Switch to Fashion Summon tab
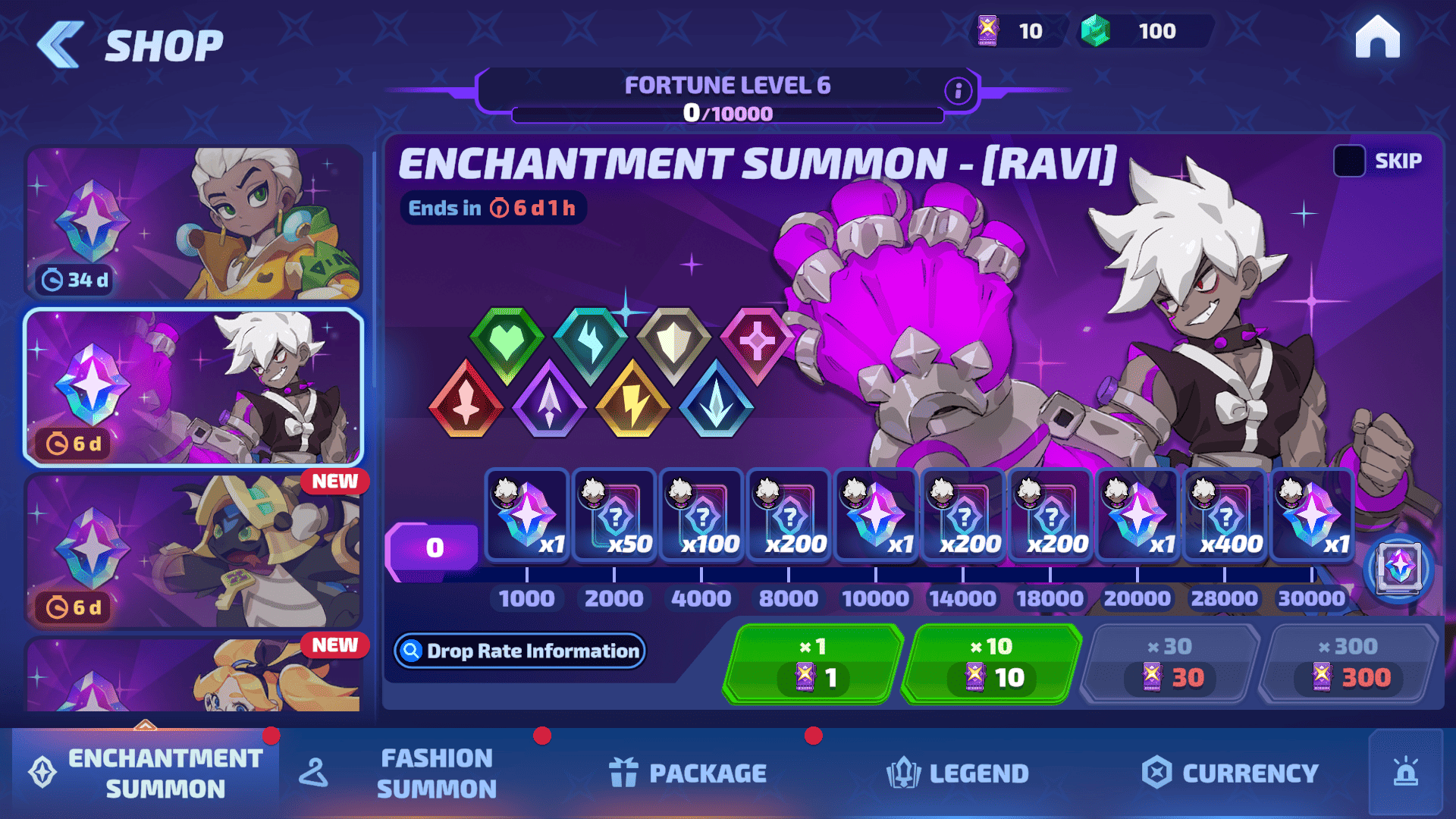The width and height of the screenshot is (1456, 819). 436,773
